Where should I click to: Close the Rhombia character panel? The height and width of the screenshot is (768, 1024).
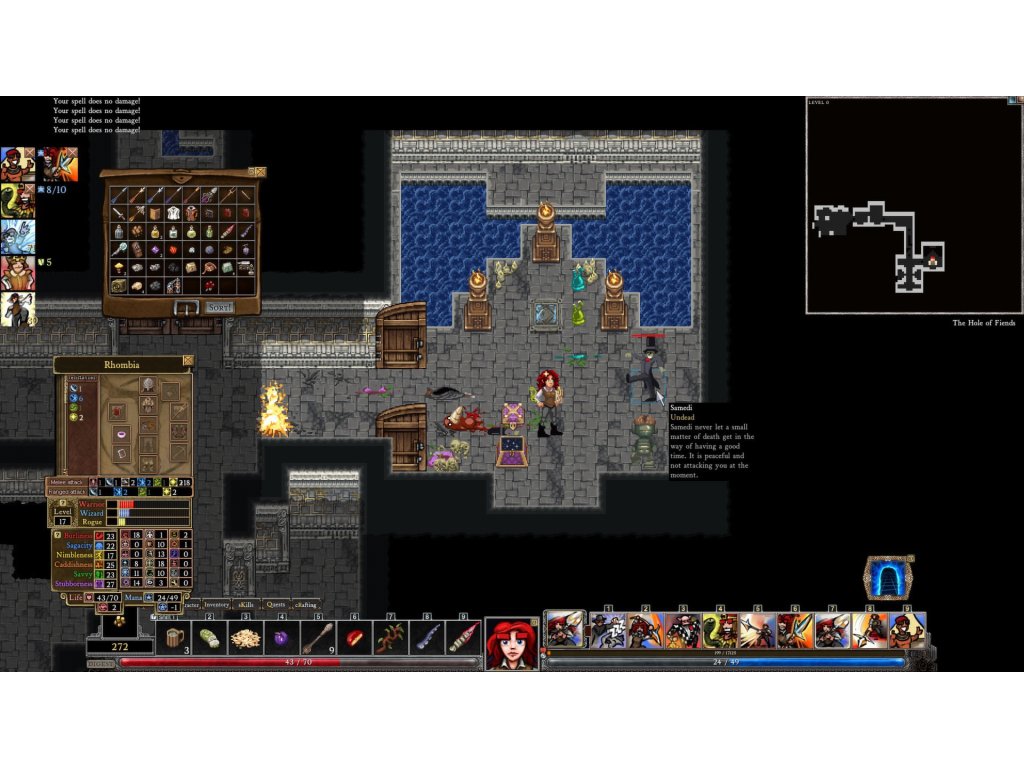pos(187,360)
